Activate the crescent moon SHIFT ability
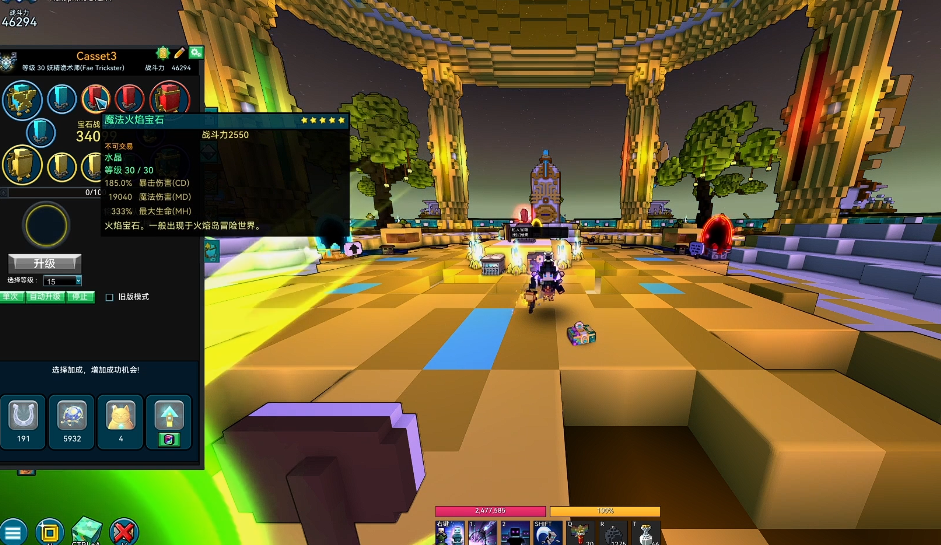Image resolution: width=941 pixels, height=545 pixels. click(543, 533)
